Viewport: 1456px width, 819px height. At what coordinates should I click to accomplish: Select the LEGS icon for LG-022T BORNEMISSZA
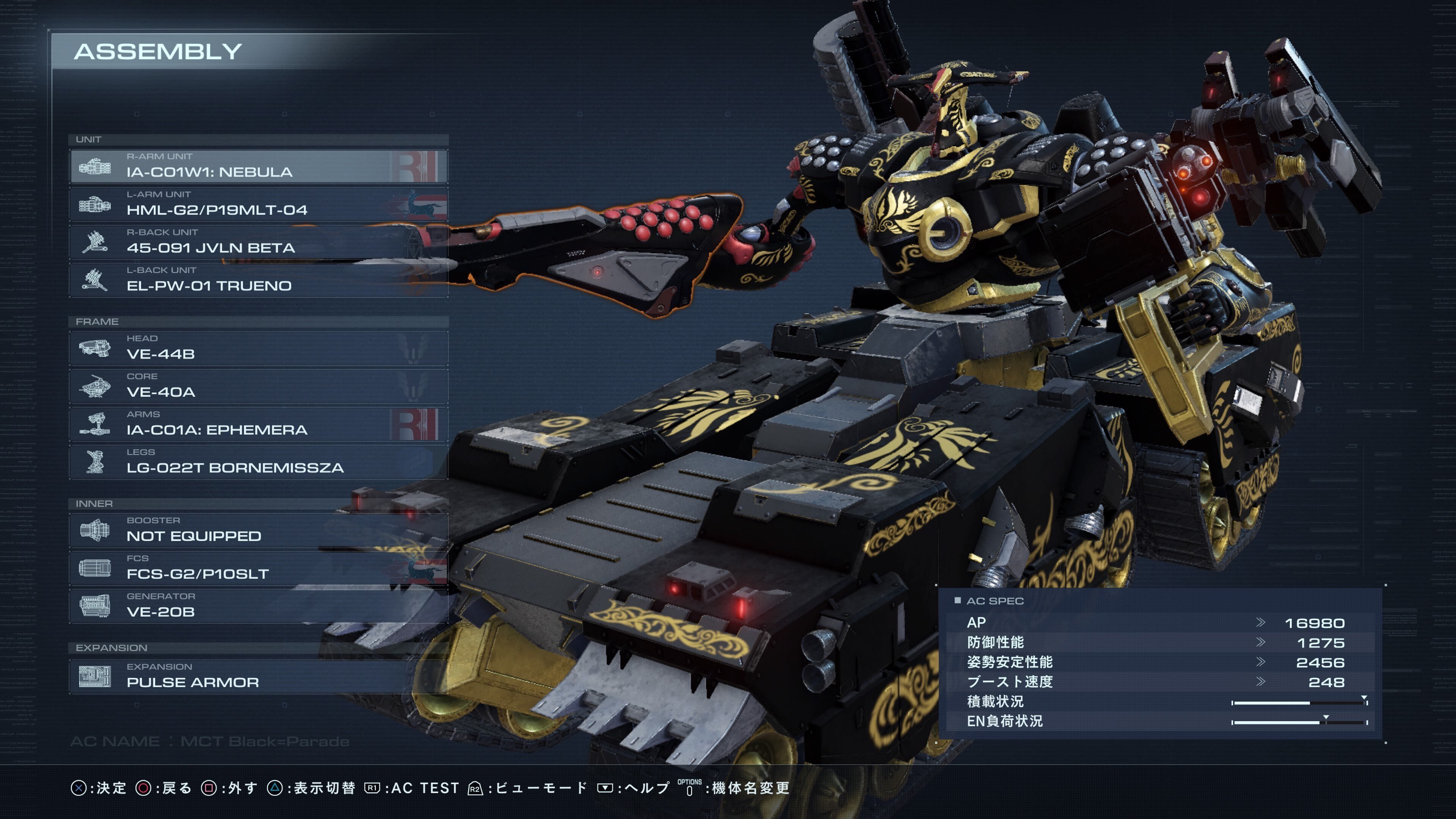[95, 462]
